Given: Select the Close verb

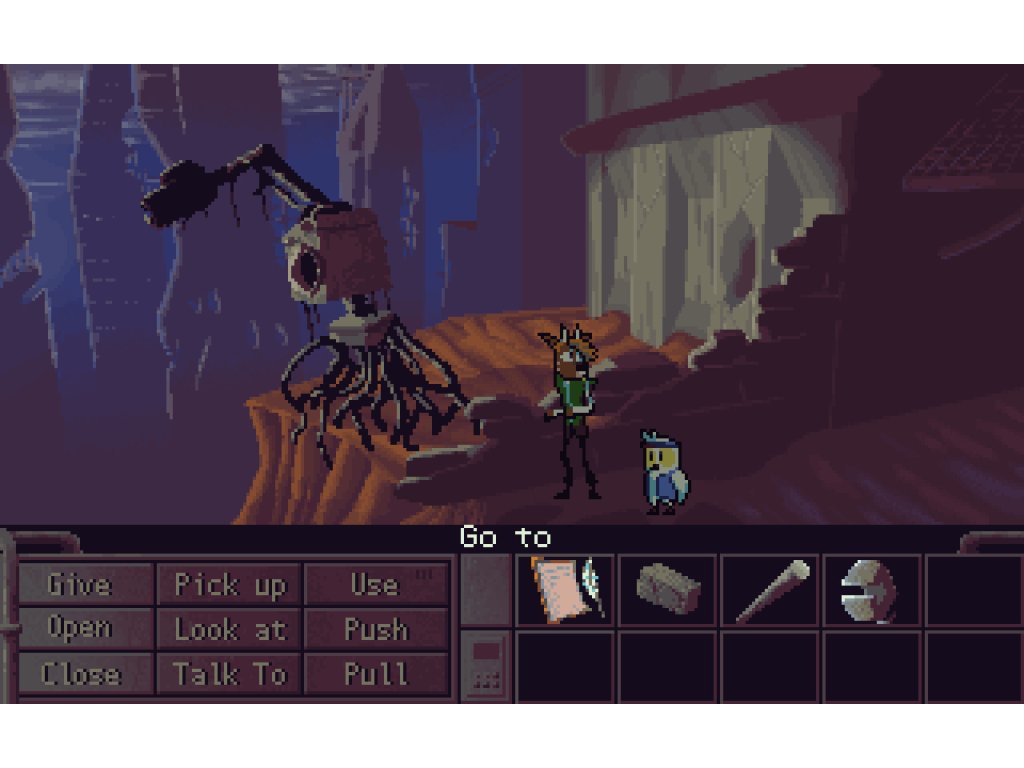Looking at the screenshot, I should (x=80, y=674).
